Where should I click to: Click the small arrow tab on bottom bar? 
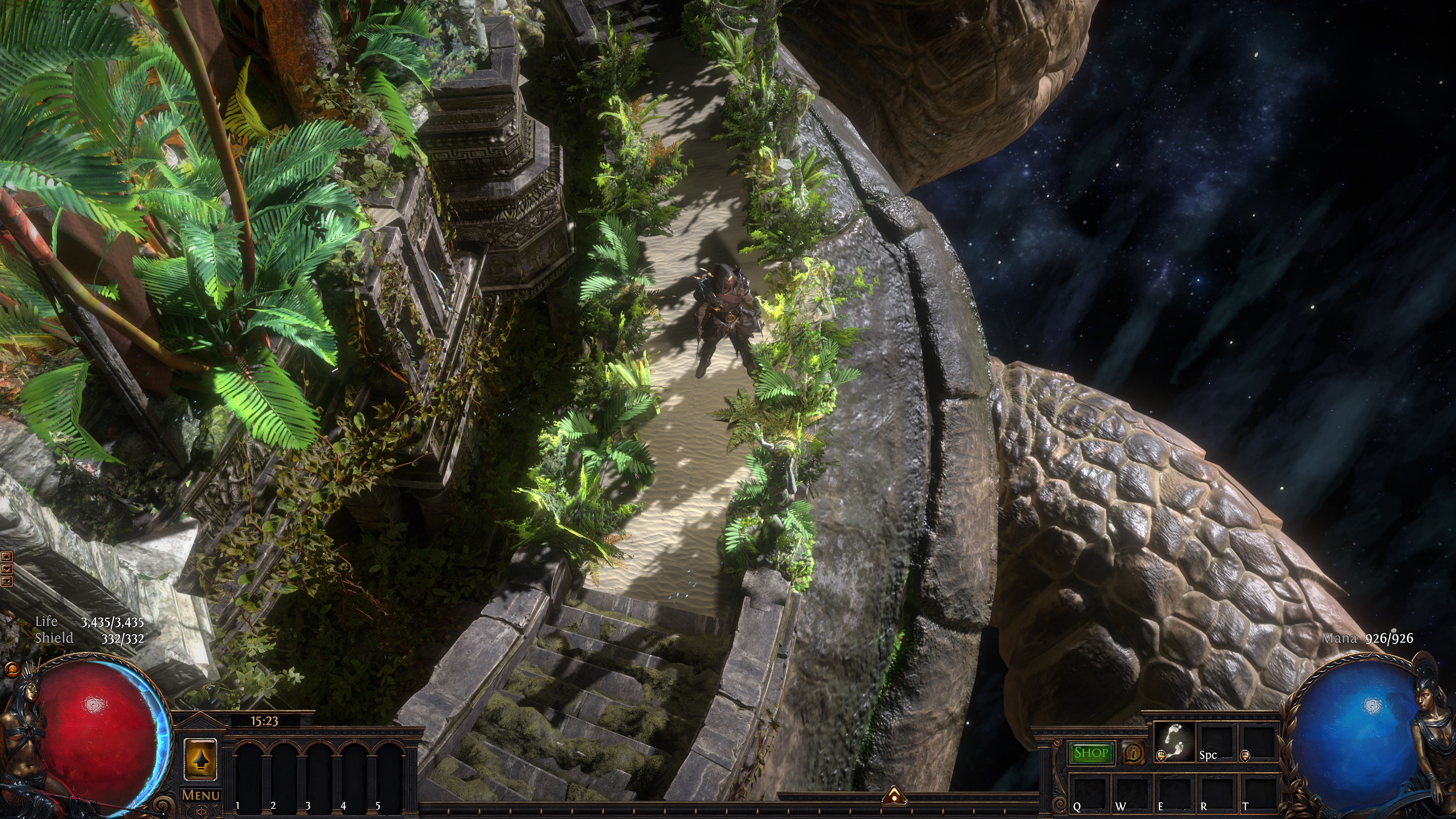coord(894,795)
